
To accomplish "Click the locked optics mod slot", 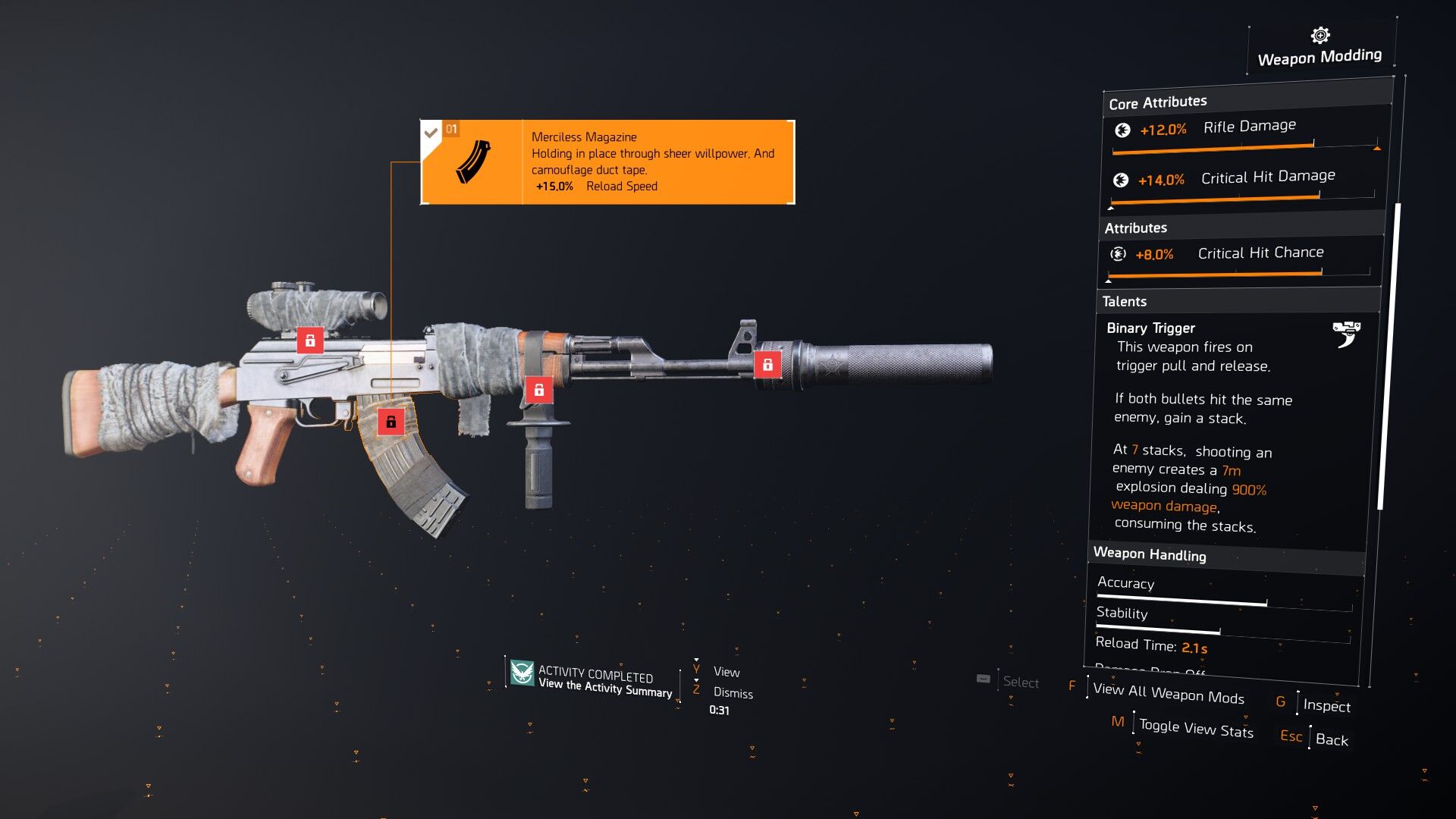I will tap(309, 340).
